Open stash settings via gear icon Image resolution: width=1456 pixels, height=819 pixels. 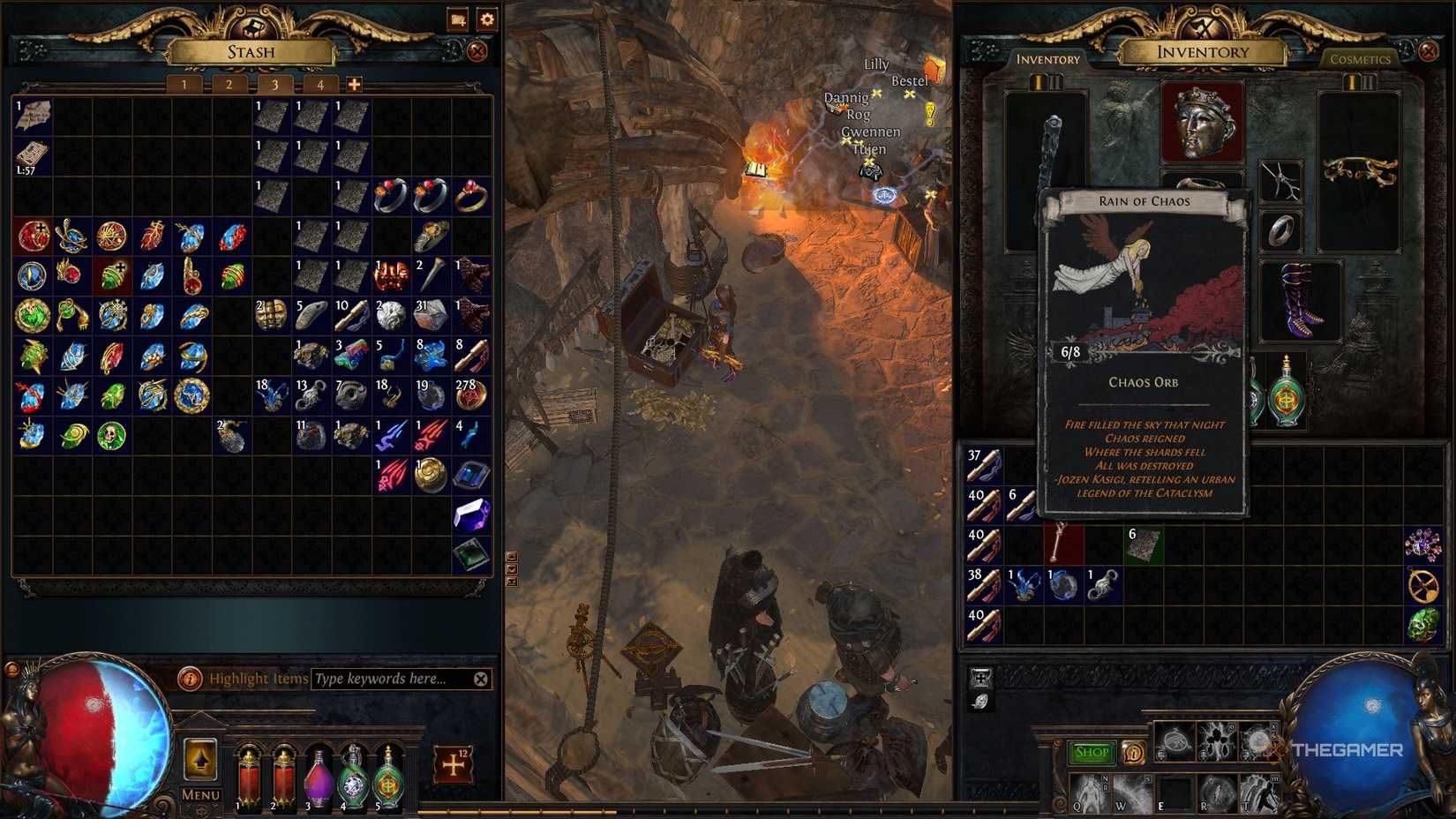[486, 18]
